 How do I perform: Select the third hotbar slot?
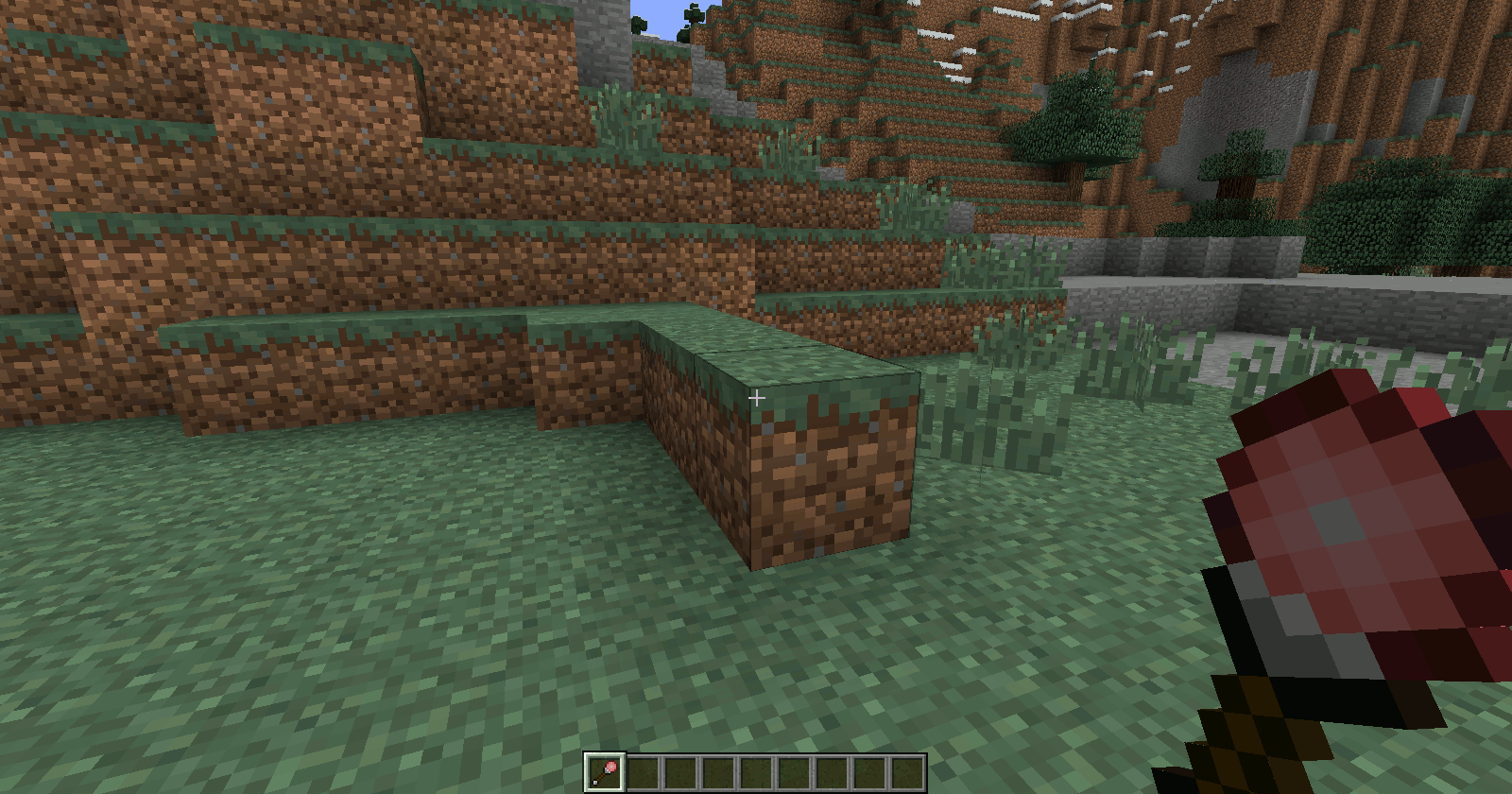pos(680,772)
